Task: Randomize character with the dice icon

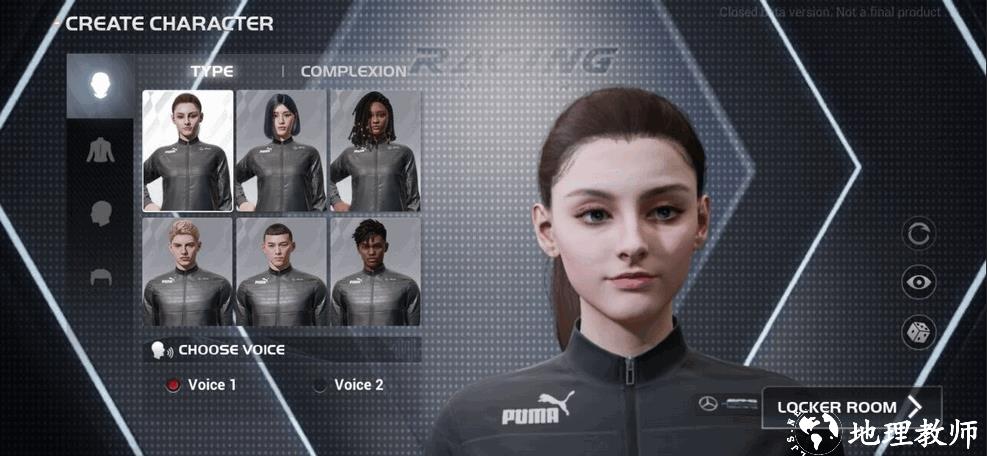Action: 918,332
